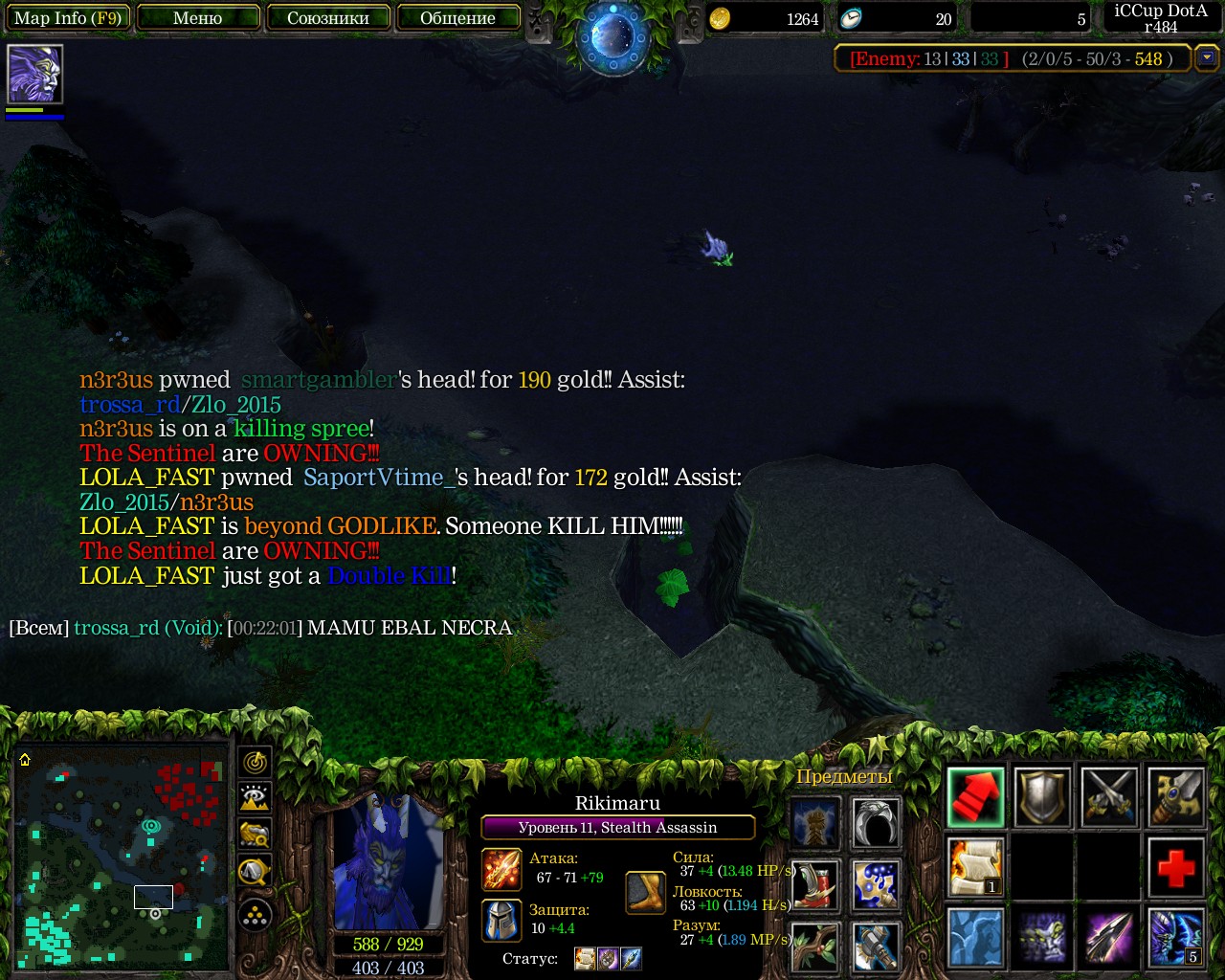Open the Меню game menu
Screen dimensions: 1225x980
pyautogui.click(x=198, y=18)
